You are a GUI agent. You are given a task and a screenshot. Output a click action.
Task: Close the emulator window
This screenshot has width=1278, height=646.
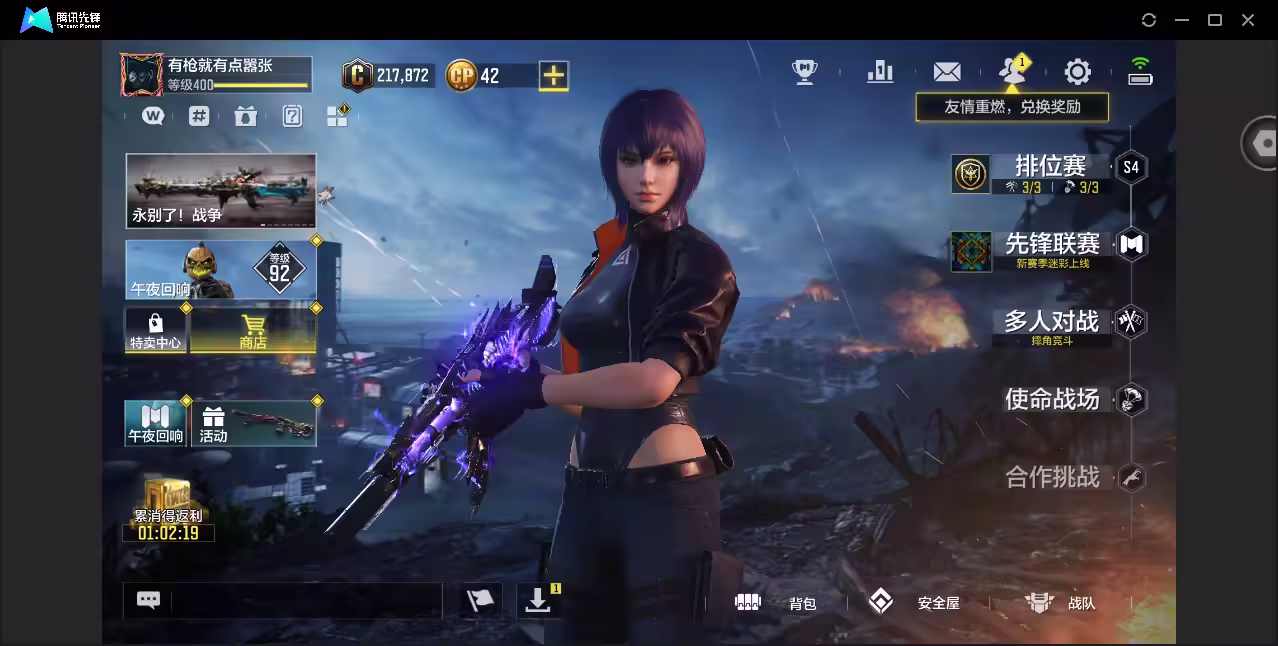(x=1248, y=20)
